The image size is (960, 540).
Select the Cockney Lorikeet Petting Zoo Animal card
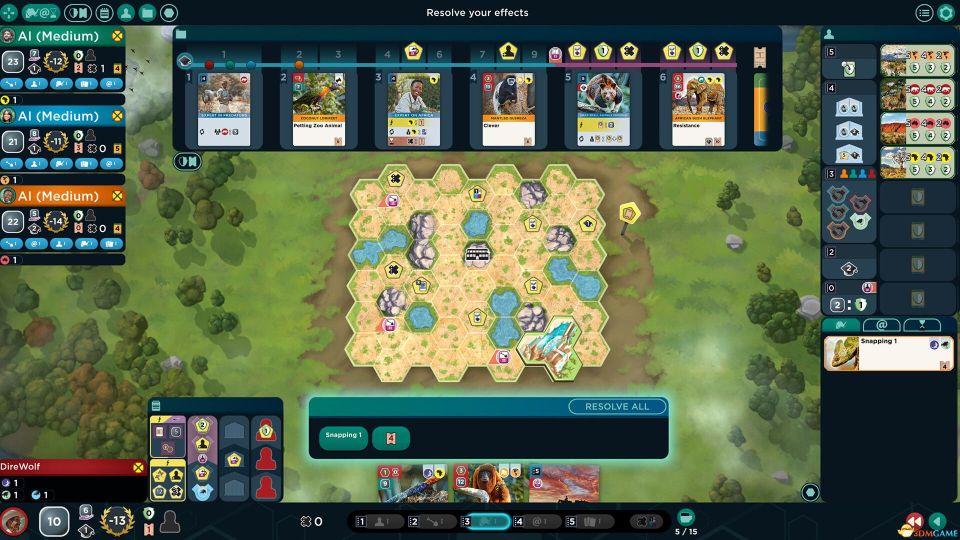coord(318,109)
